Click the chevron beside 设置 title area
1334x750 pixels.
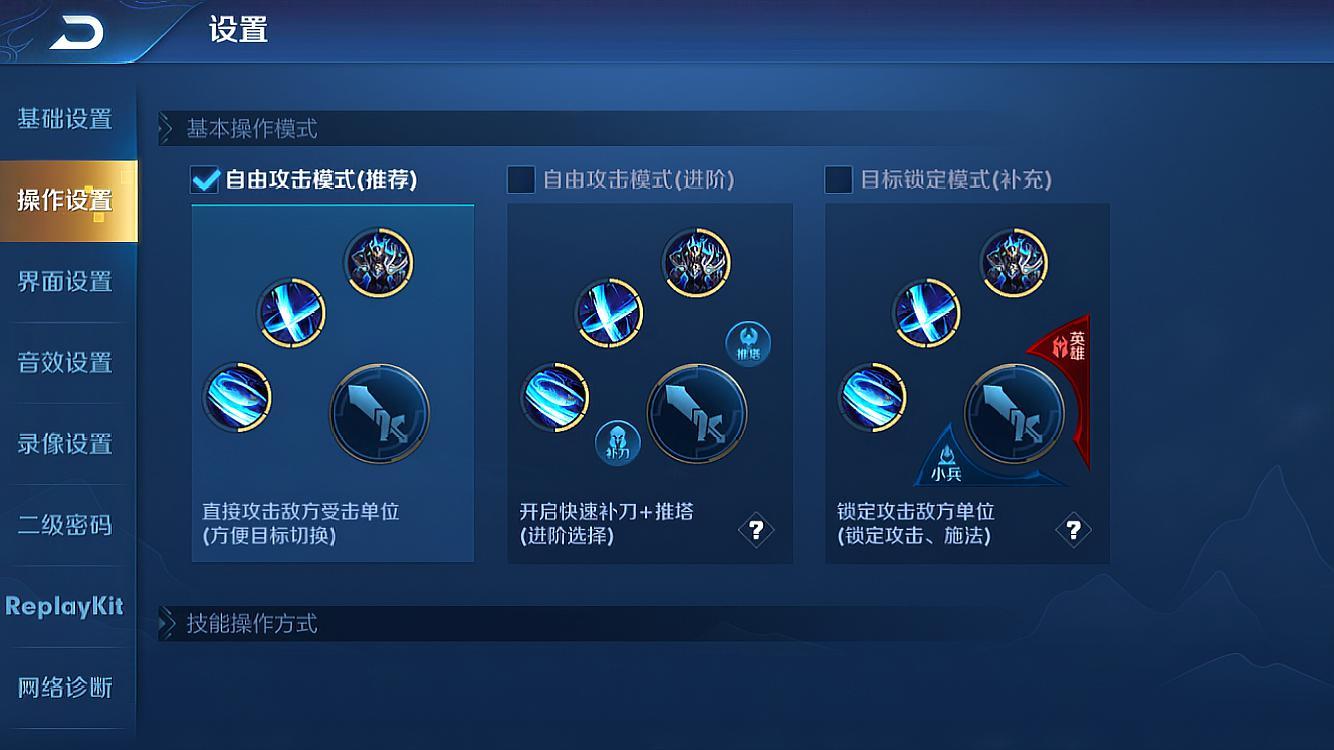tap(166, 126)
